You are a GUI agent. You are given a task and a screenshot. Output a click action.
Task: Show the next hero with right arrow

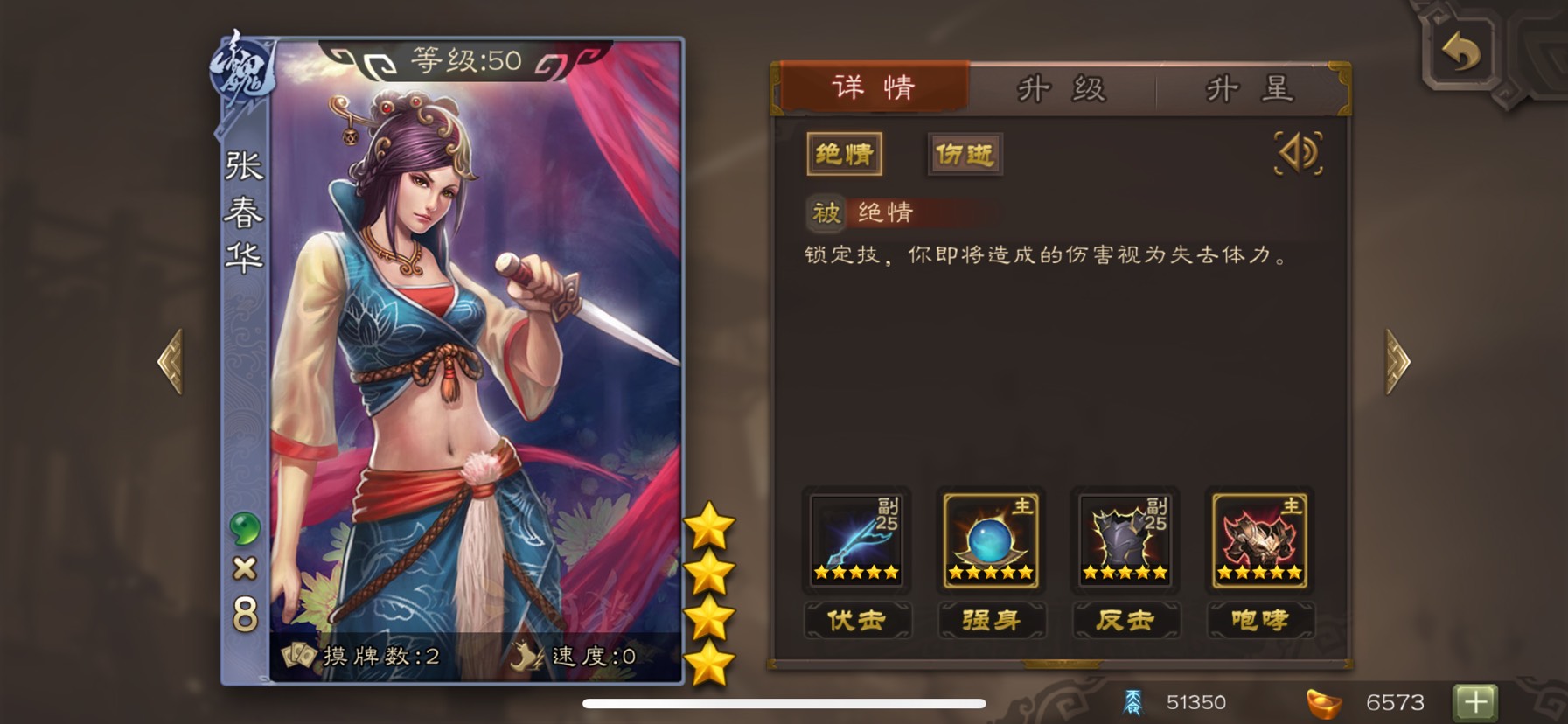(1397, 361)
